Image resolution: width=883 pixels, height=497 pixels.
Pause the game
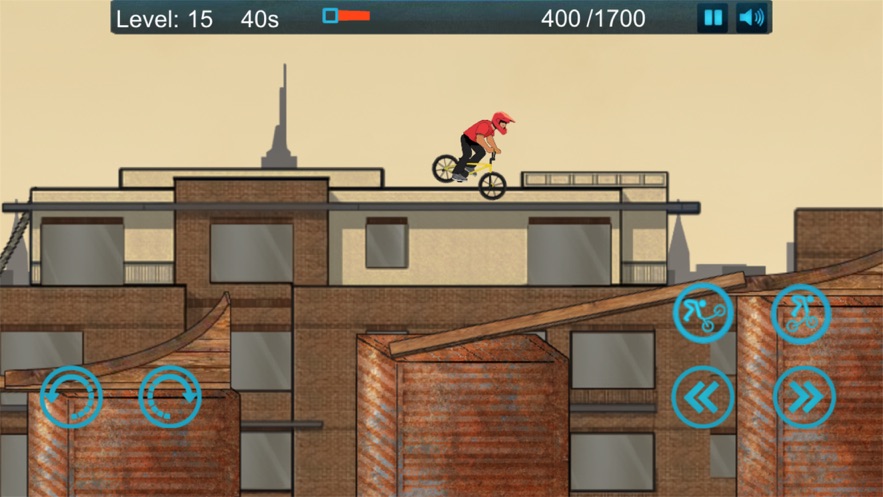tap(712, 17)
